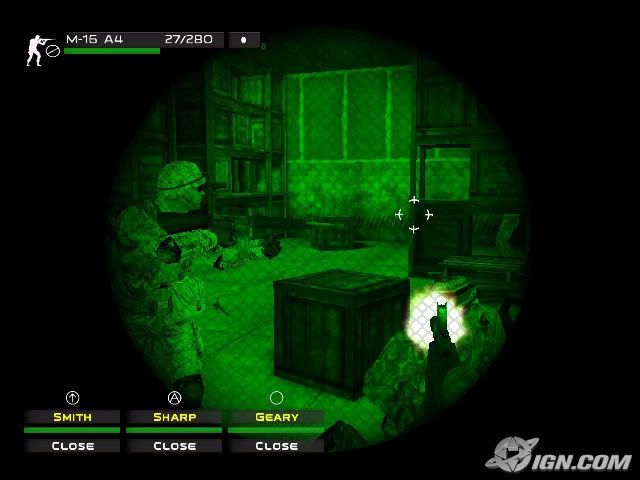Click Sharp's Close formation label
Screen dimensions: 640x480
point(174,446)
